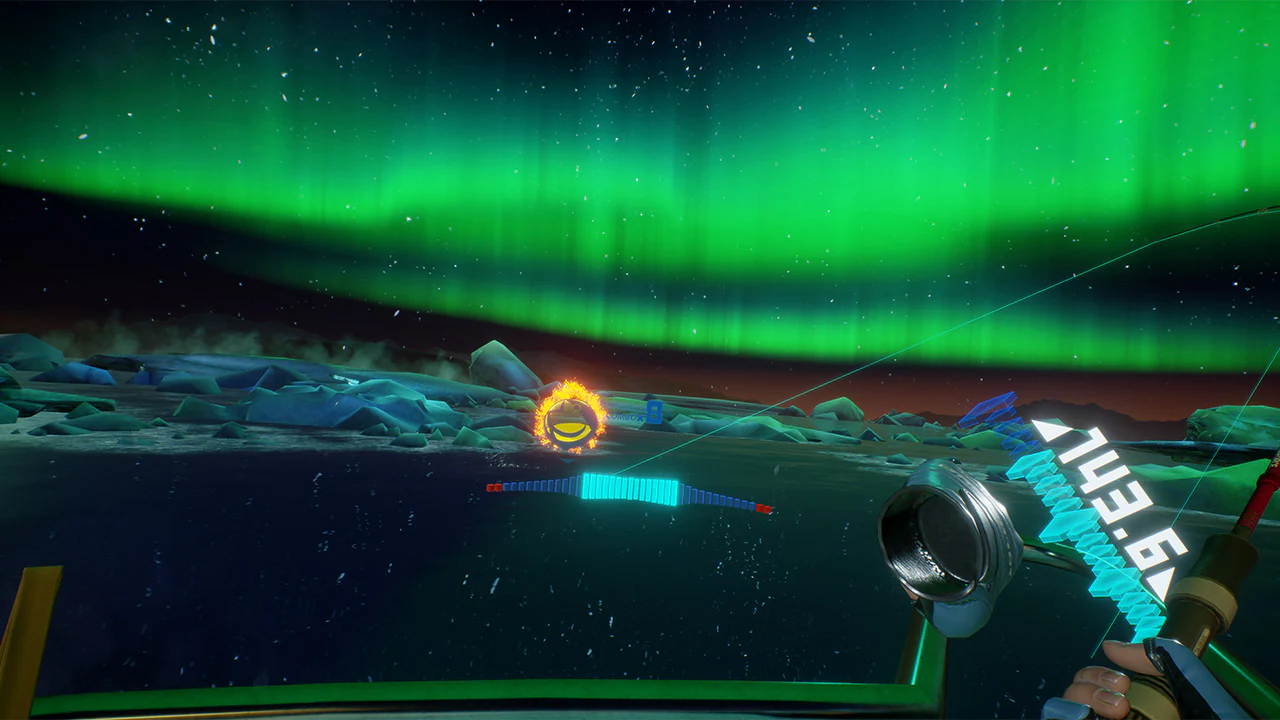Toggle the left red segment of the meter
This screenshot has width=1280, height=720.
[x=496, y=487]
